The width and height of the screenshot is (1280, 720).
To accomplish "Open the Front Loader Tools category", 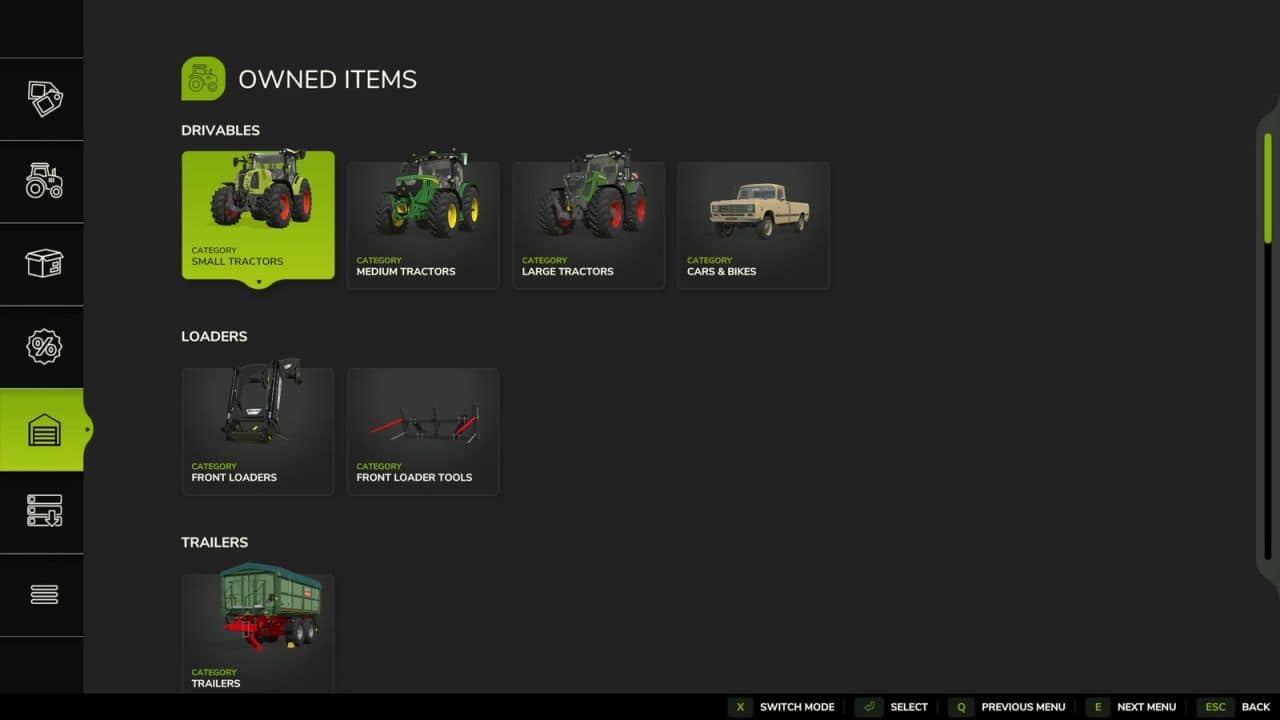I will click(x=422, y=430).
